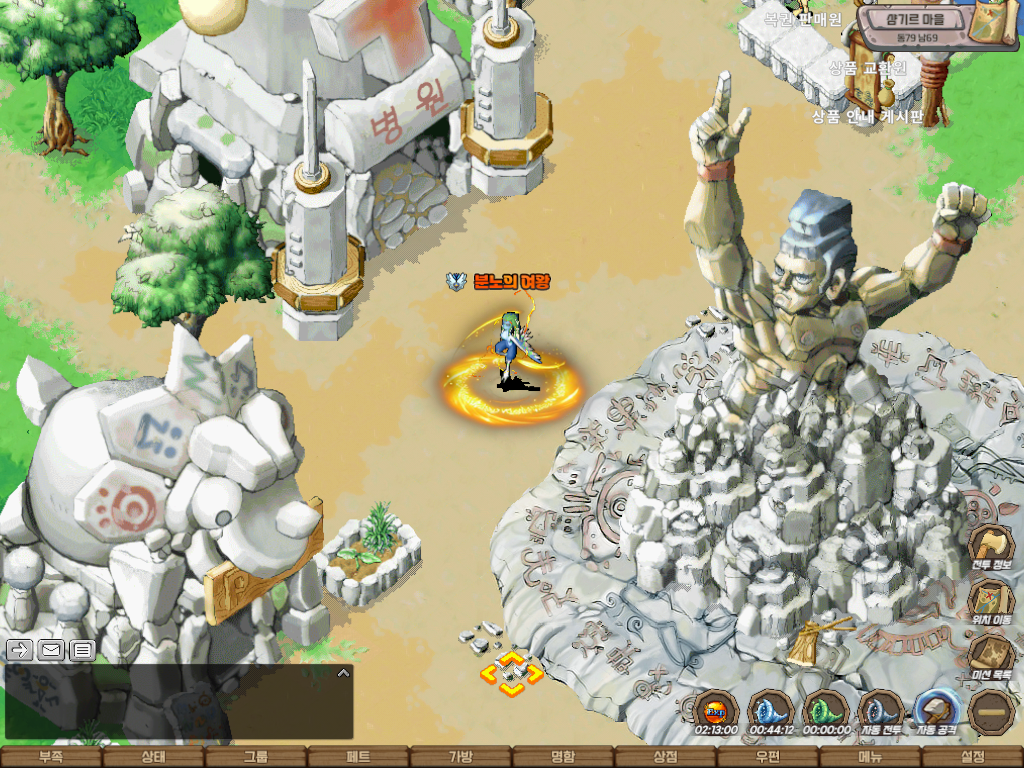Click the Exp boost timer icon

715,709
